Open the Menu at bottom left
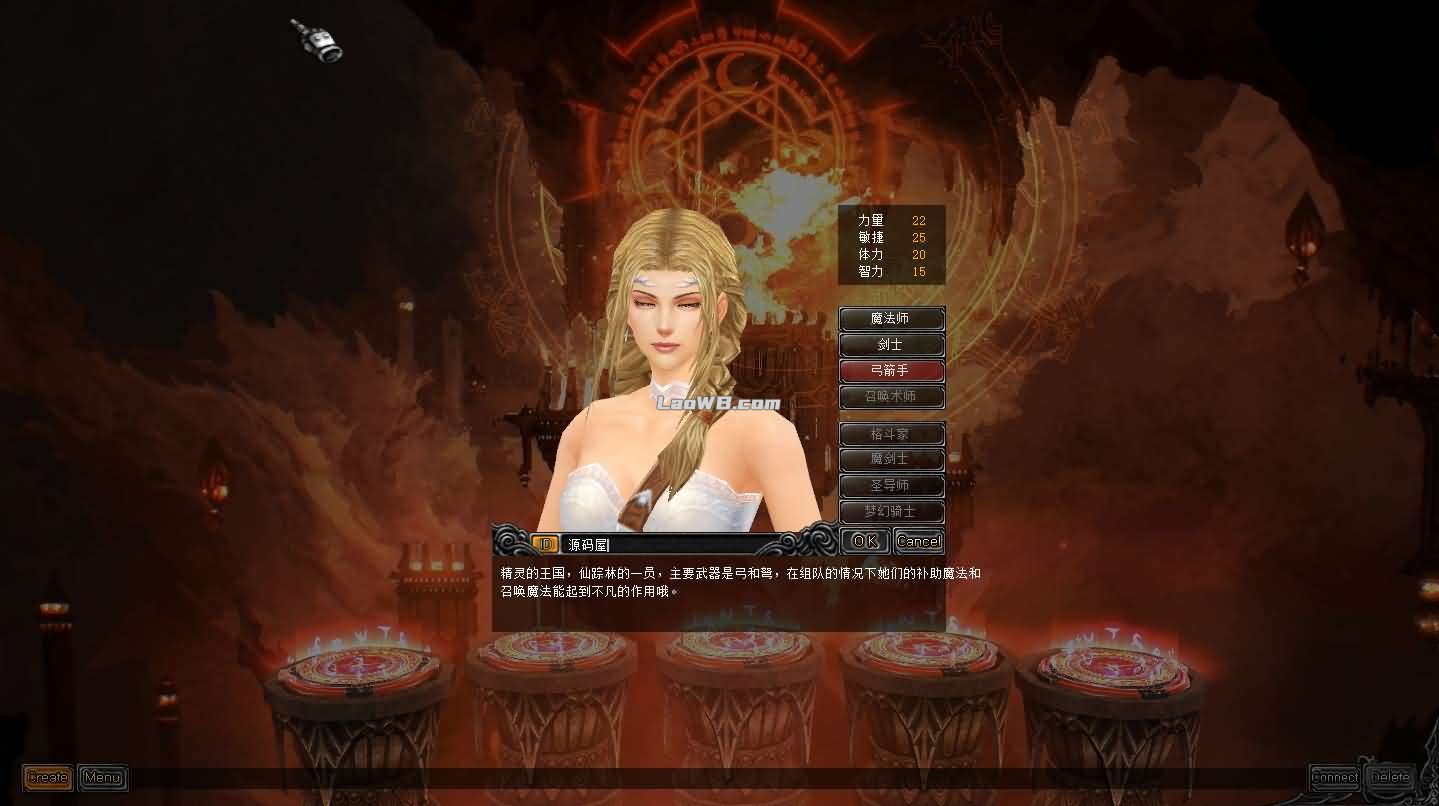This screenshot has width=1439, height=806. tap(102, 777)
